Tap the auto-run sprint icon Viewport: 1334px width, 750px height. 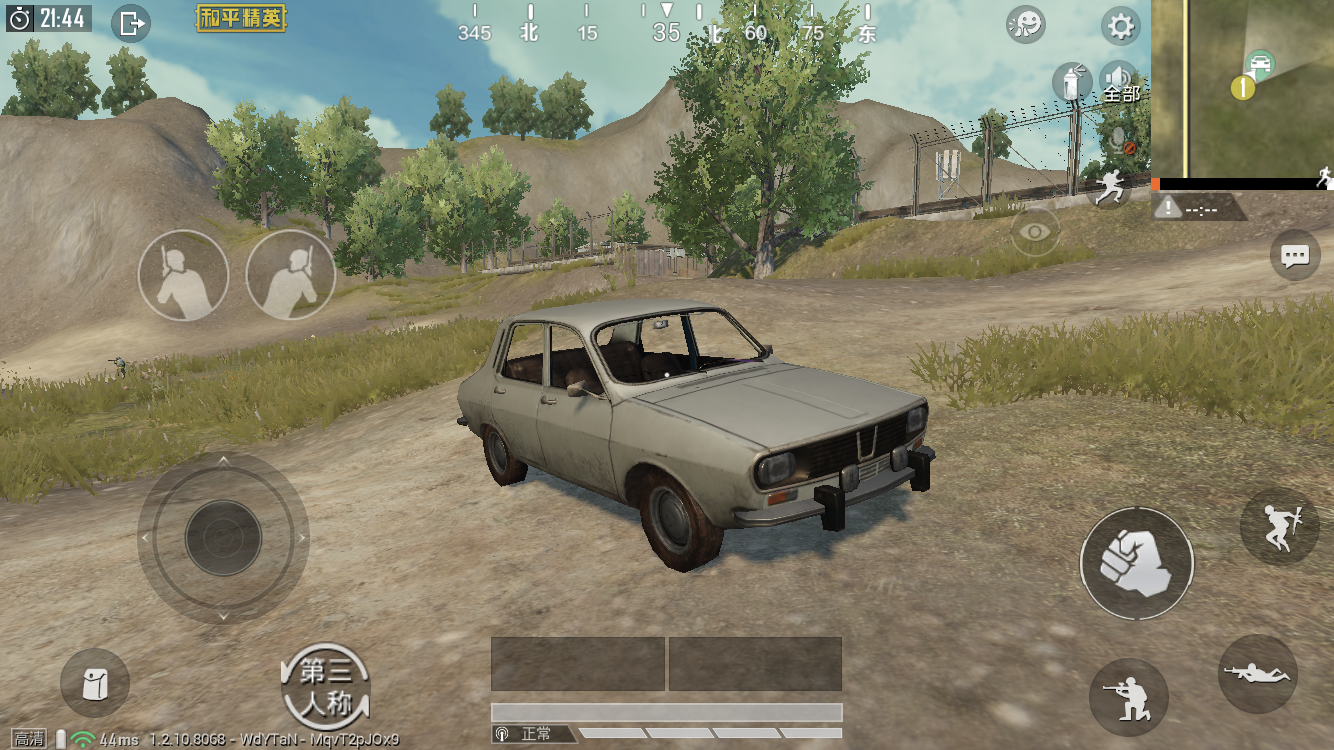[x=1108, y=187]
